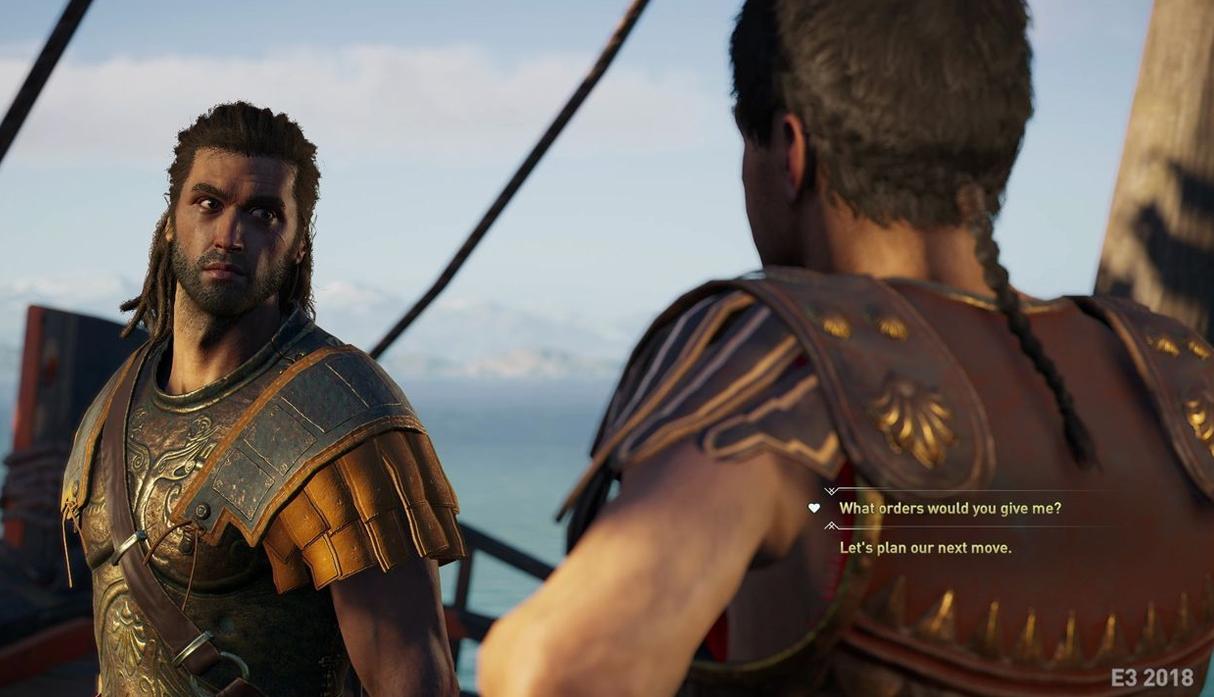
Task: Choose "What orders would you give me?" reply
Action: pyautogui.click(x=949, y=508)
